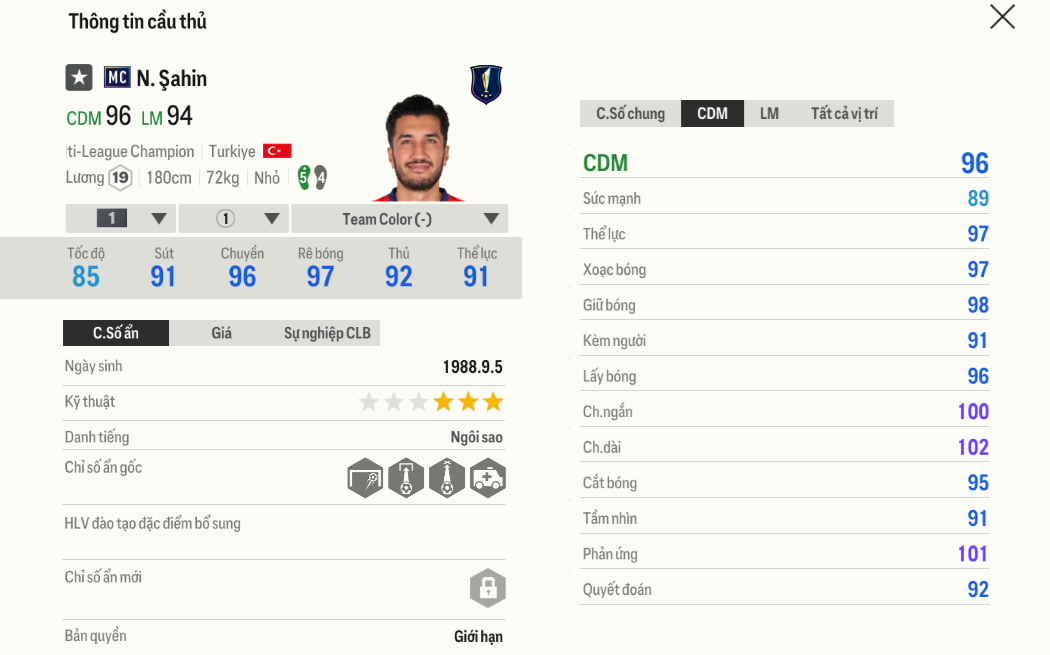Switch to the C.Số chung tab
Screen dimensions: 1050x655
point(630,114)
